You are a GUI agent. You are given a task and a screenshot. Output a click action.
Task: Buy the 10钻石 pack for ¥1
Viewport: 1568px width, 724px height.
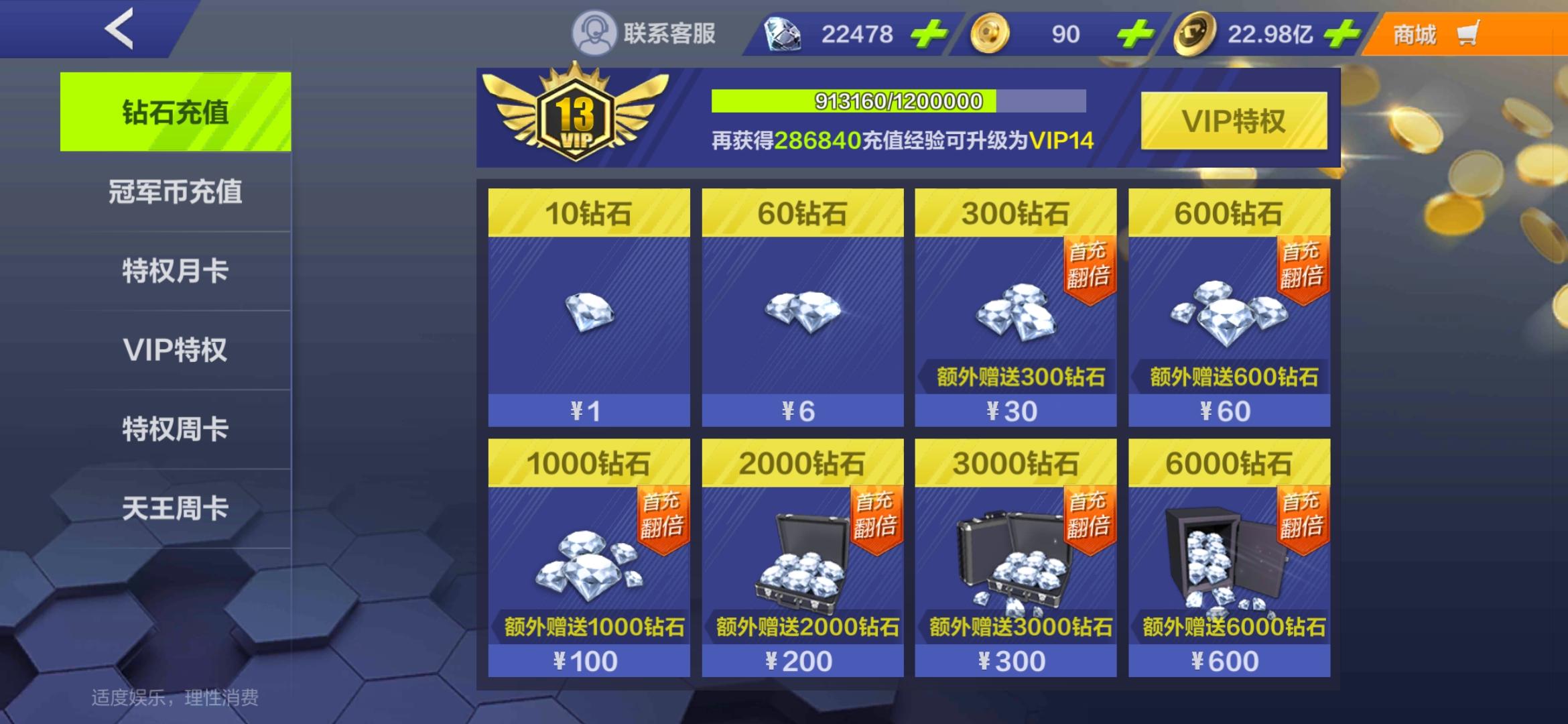[x=588, y=308]
